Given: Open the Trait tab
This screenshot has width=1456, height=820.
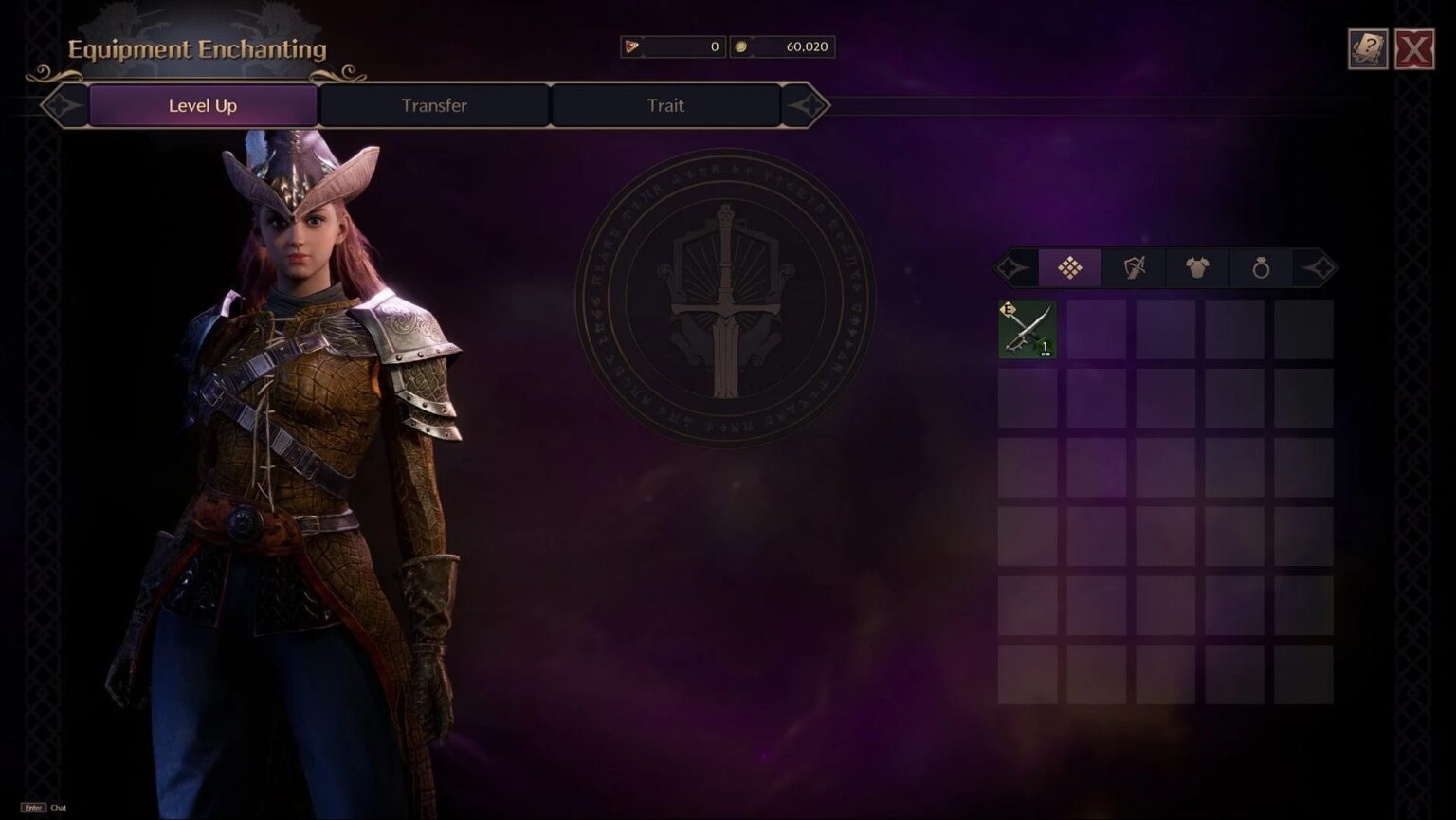Looking at the screenshot, I should tap(665, 105).
